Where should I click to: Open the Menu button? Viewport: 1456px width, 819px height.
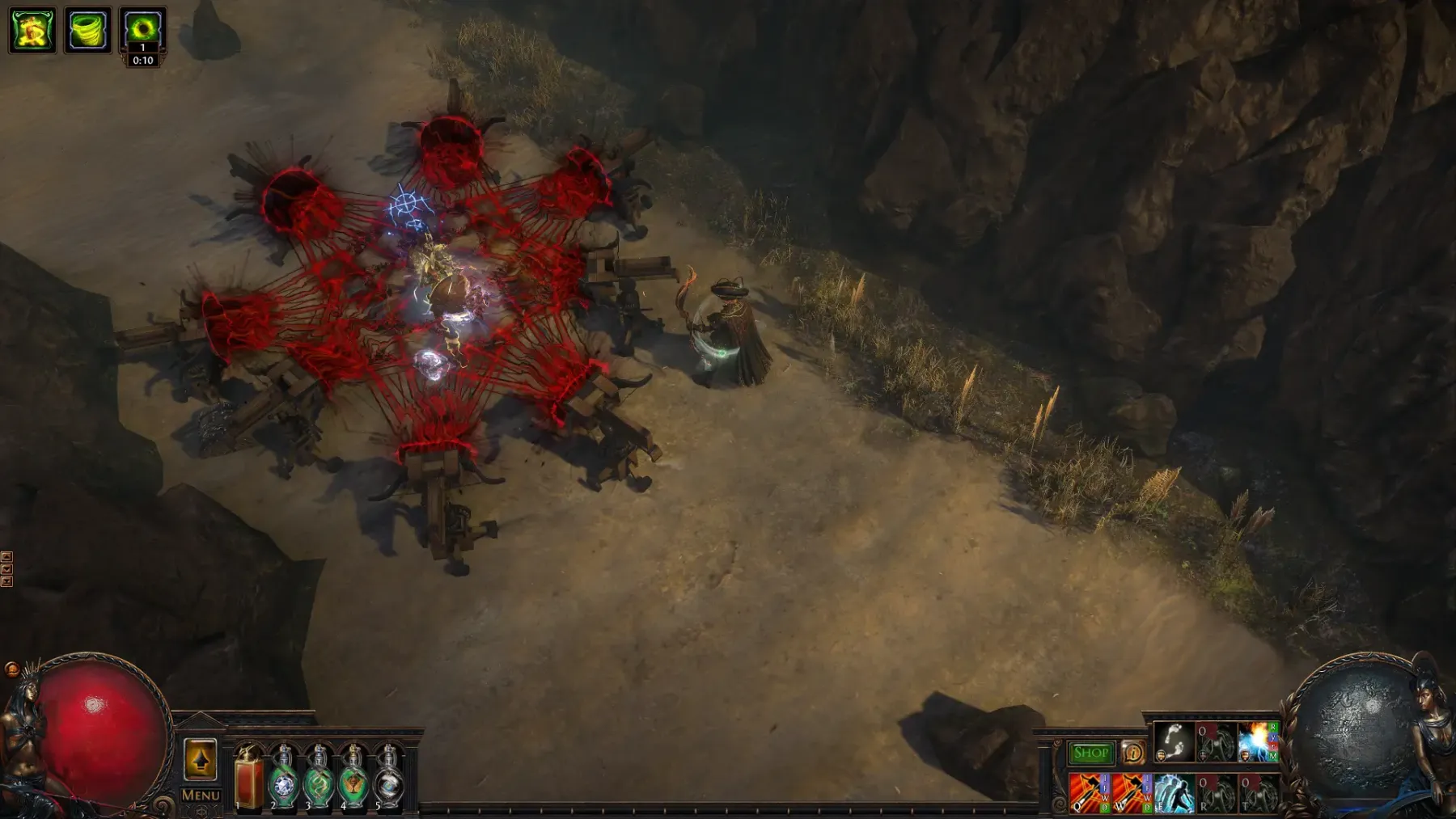point(201,795)
